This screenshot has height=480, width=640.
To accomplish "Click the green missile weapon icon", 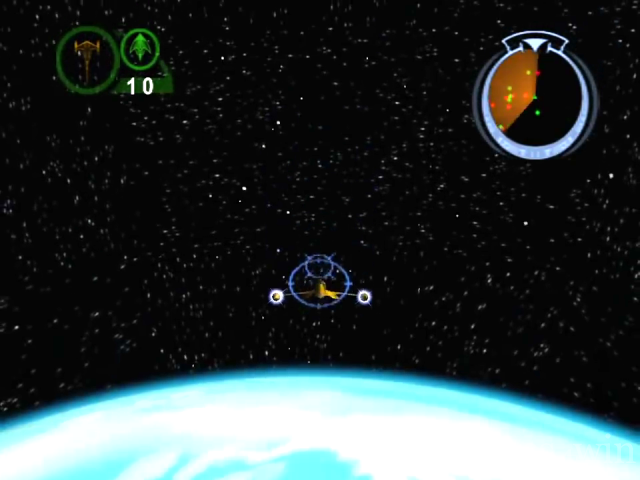I will tap(139, 49).
